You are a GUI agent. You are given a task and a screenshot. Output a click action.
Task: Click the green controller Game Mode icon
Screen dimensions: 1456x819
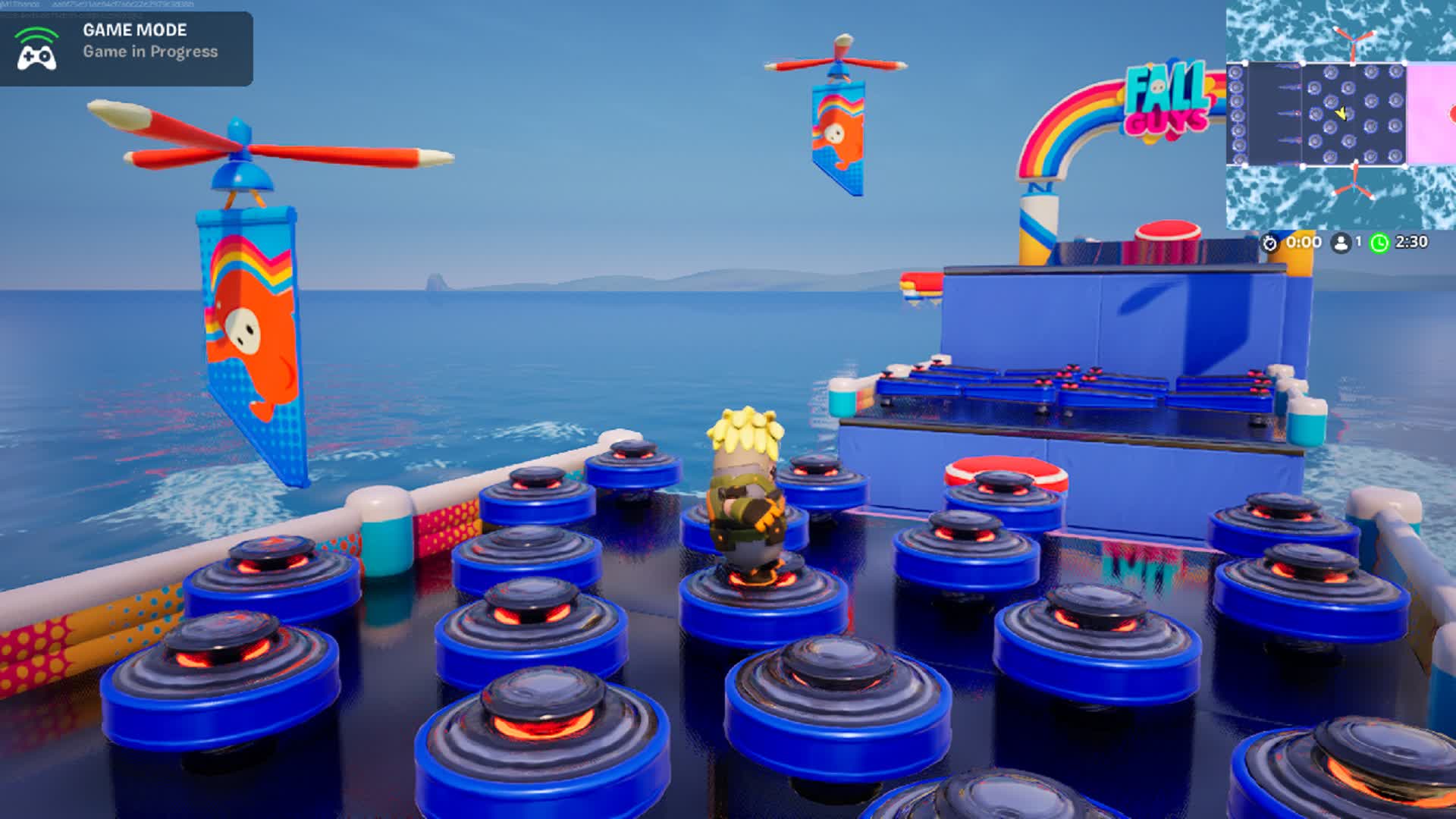36,49
